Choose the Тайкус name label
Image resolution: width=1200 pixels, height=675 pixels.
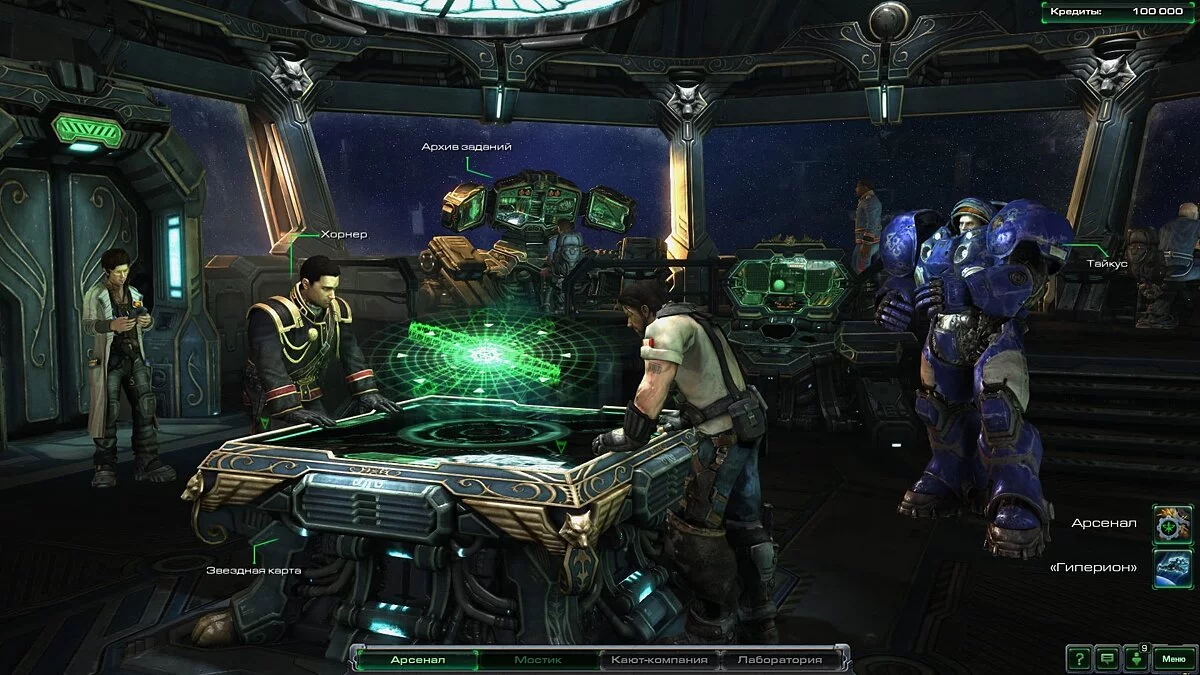1107,263
